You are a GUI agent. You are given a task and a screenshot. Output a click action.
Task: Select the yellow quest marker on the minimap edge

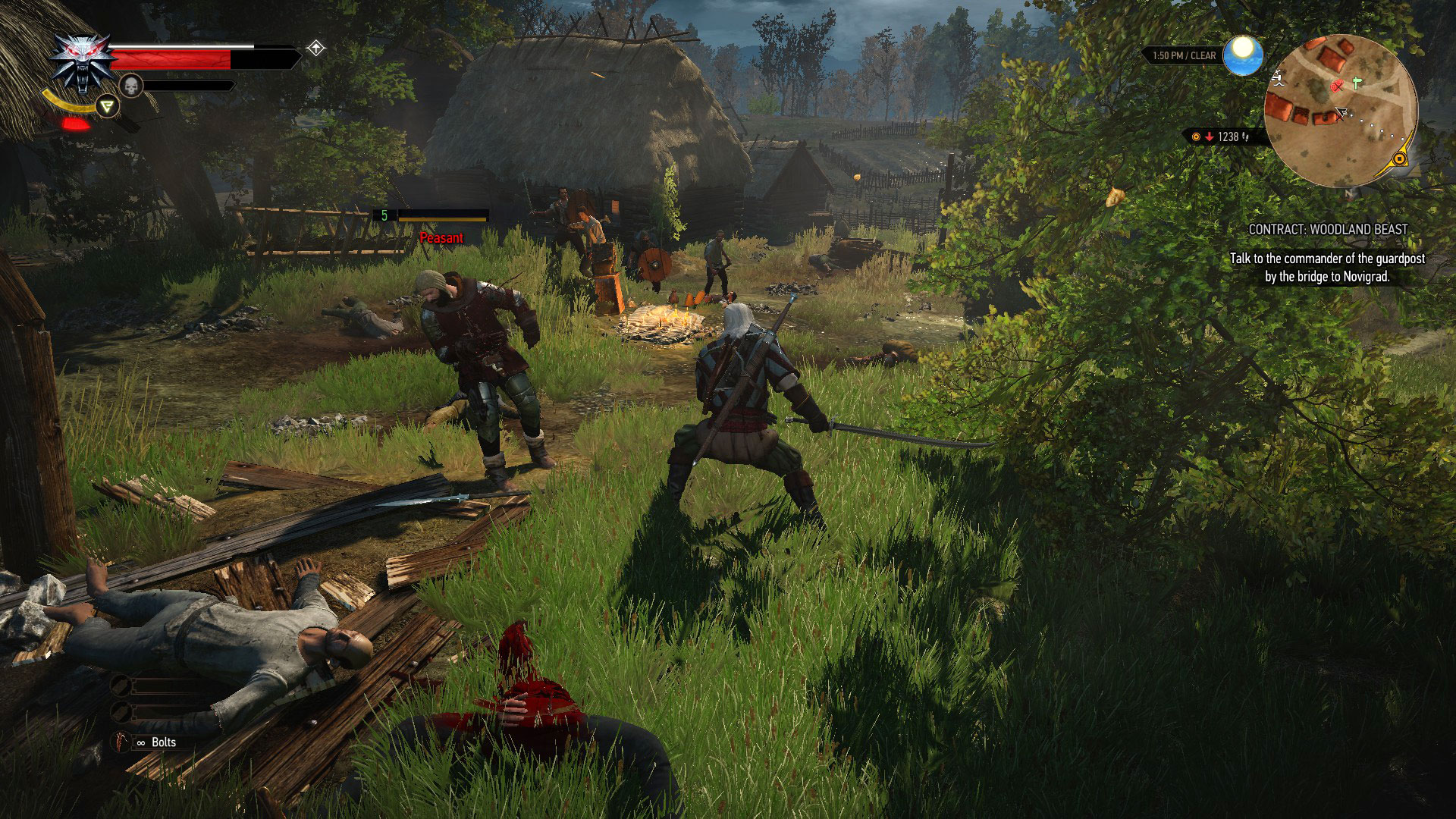1398,160
